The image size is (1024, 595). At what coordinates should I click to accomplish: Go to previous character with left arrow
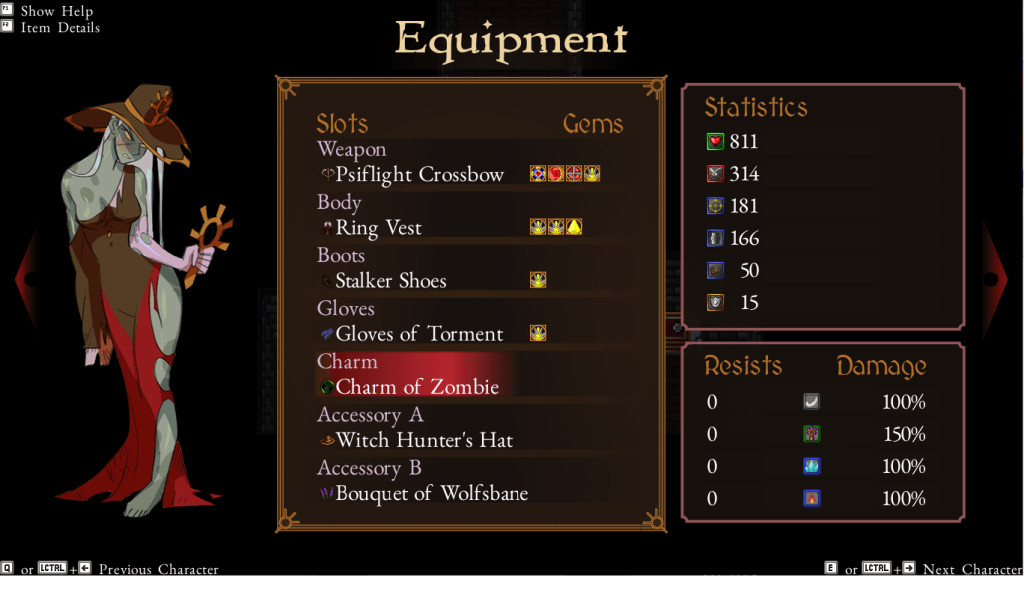[x=28, y=279]
